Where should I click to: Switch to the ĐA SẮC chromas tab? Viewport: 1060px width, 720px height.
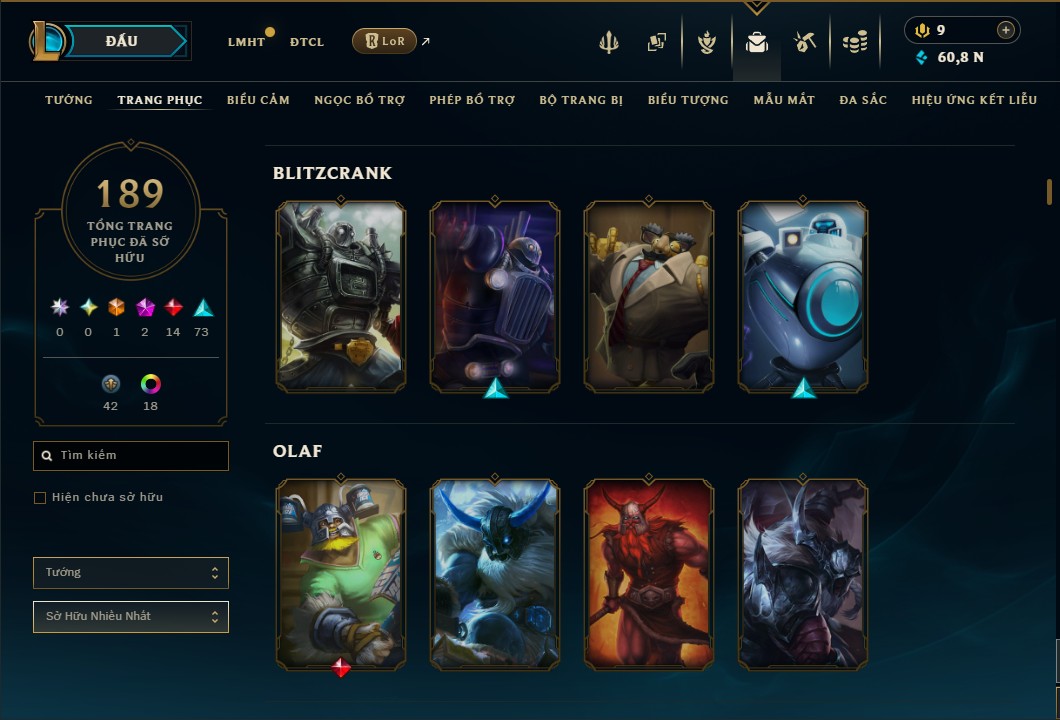point(863,100)
